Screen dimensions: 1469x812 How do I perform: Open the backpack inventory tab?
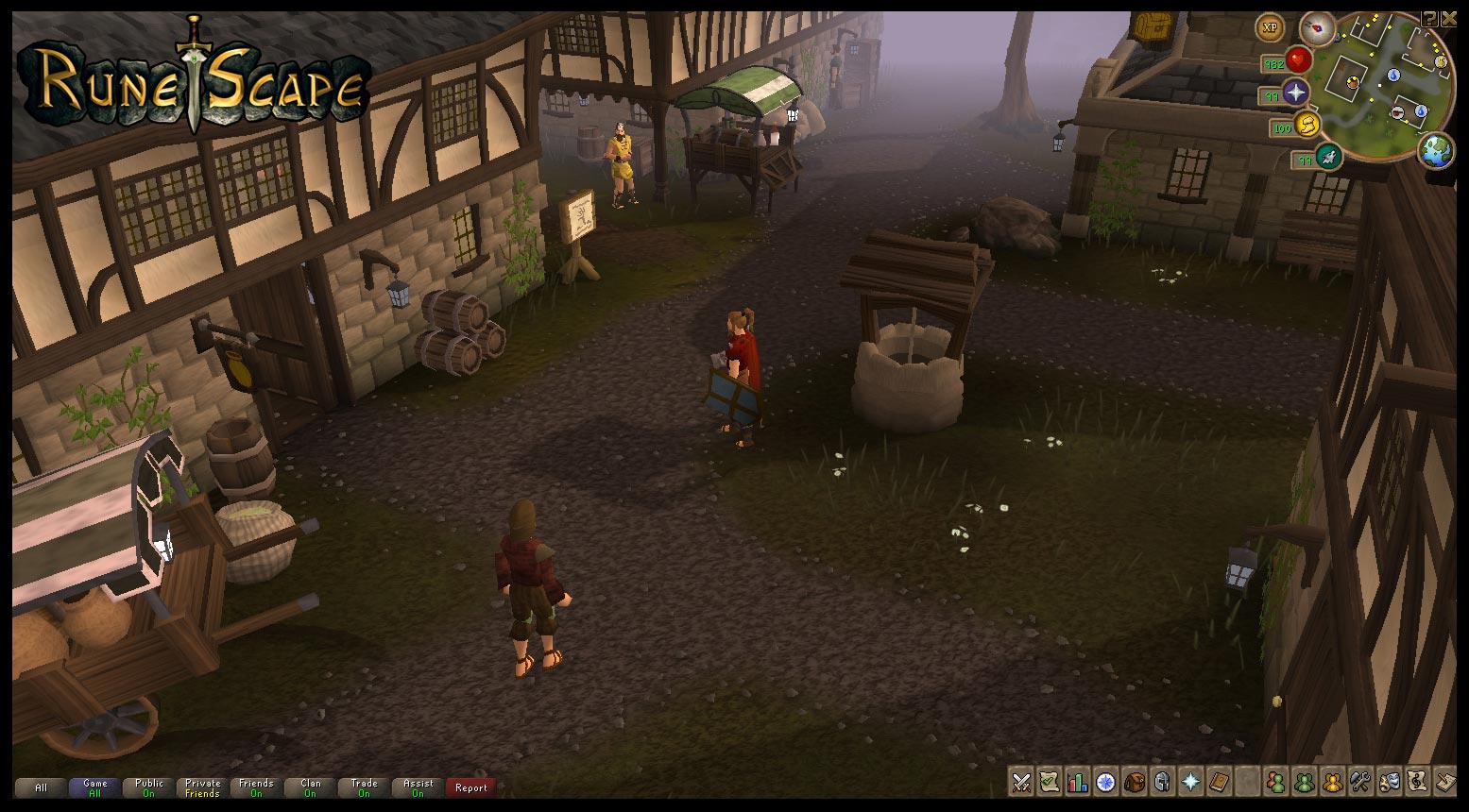tap(1134, 782)
